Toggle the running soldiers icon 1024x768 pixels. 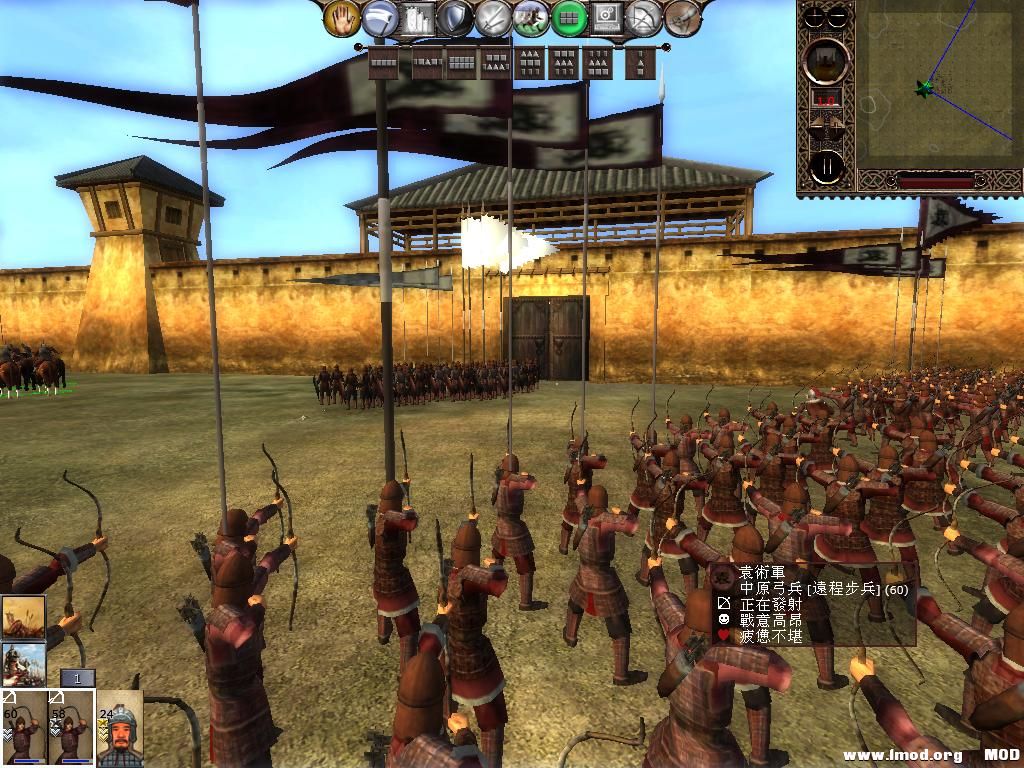[531, 18]
